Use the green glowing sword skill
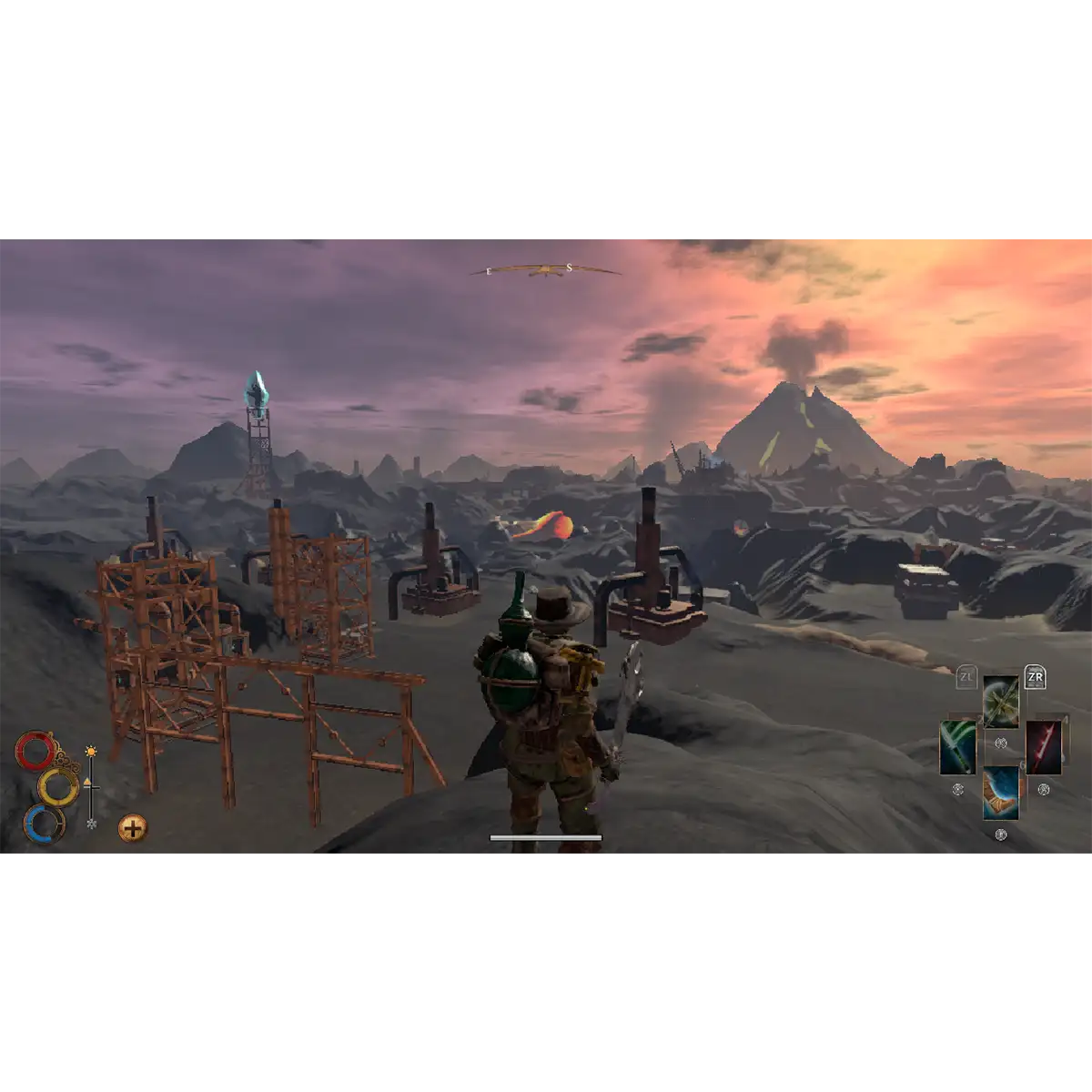1092x1092 pixels. pos(957,747)
